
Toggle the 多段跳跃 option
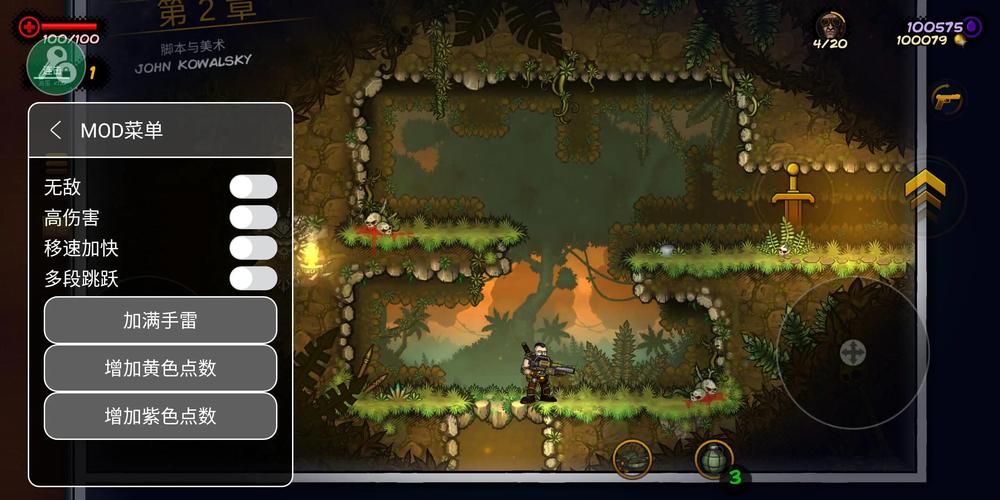(253, 278)
